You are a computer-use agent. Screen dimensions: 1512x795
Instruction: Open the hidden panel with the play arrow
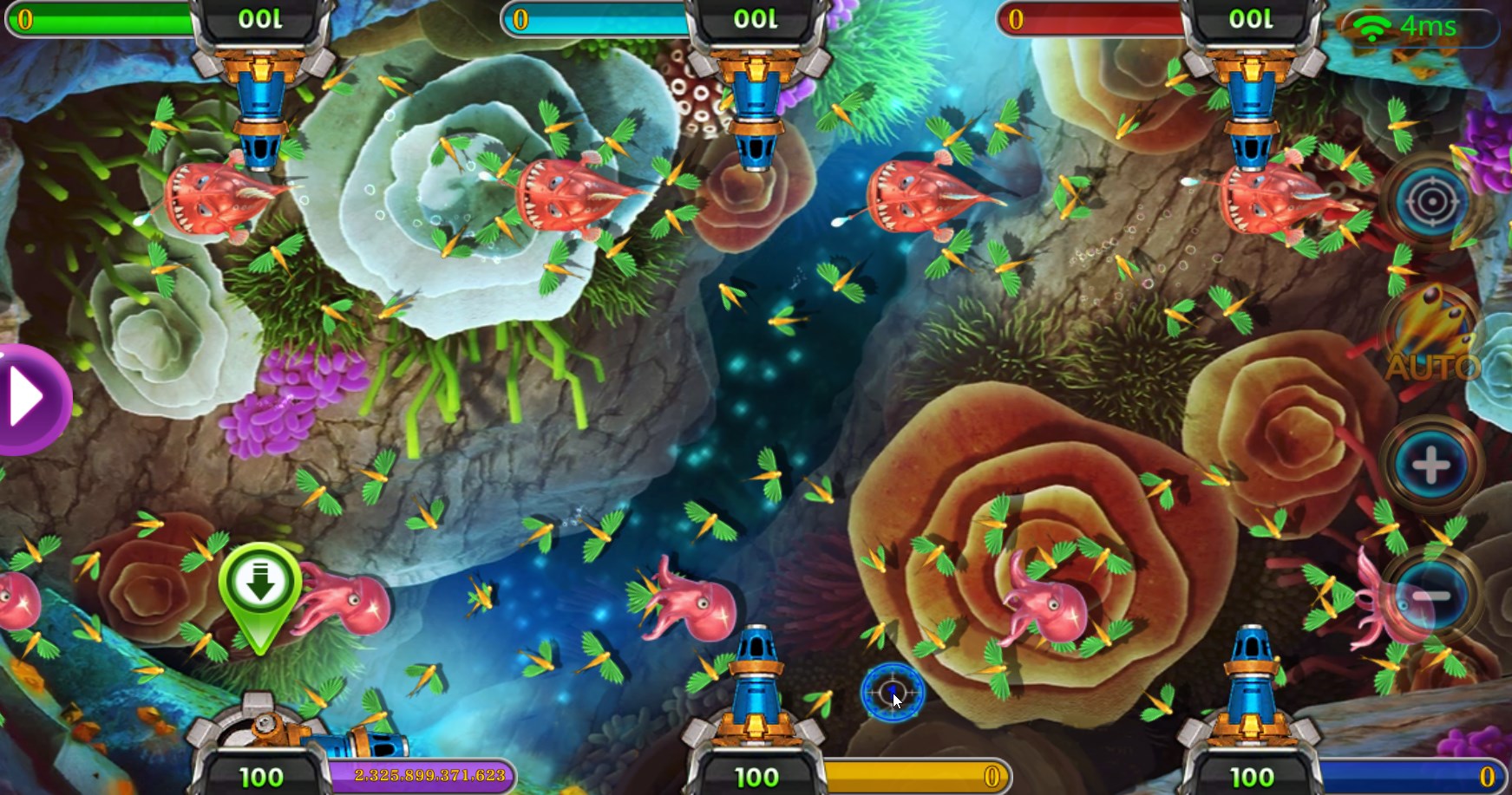pos(26,399)
